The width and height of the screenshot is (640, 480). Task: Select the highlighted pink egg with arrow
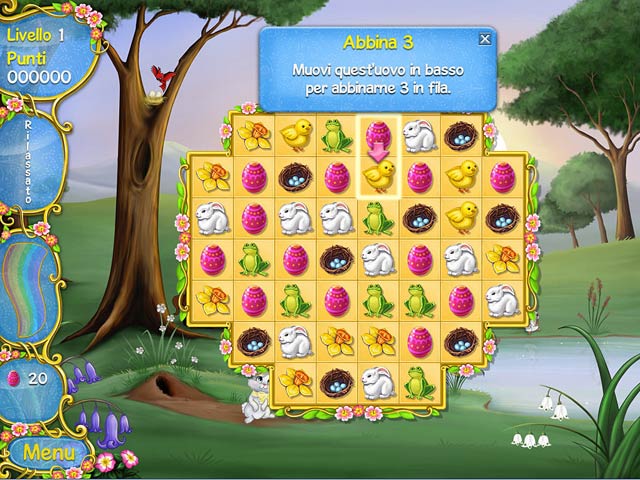378,135
